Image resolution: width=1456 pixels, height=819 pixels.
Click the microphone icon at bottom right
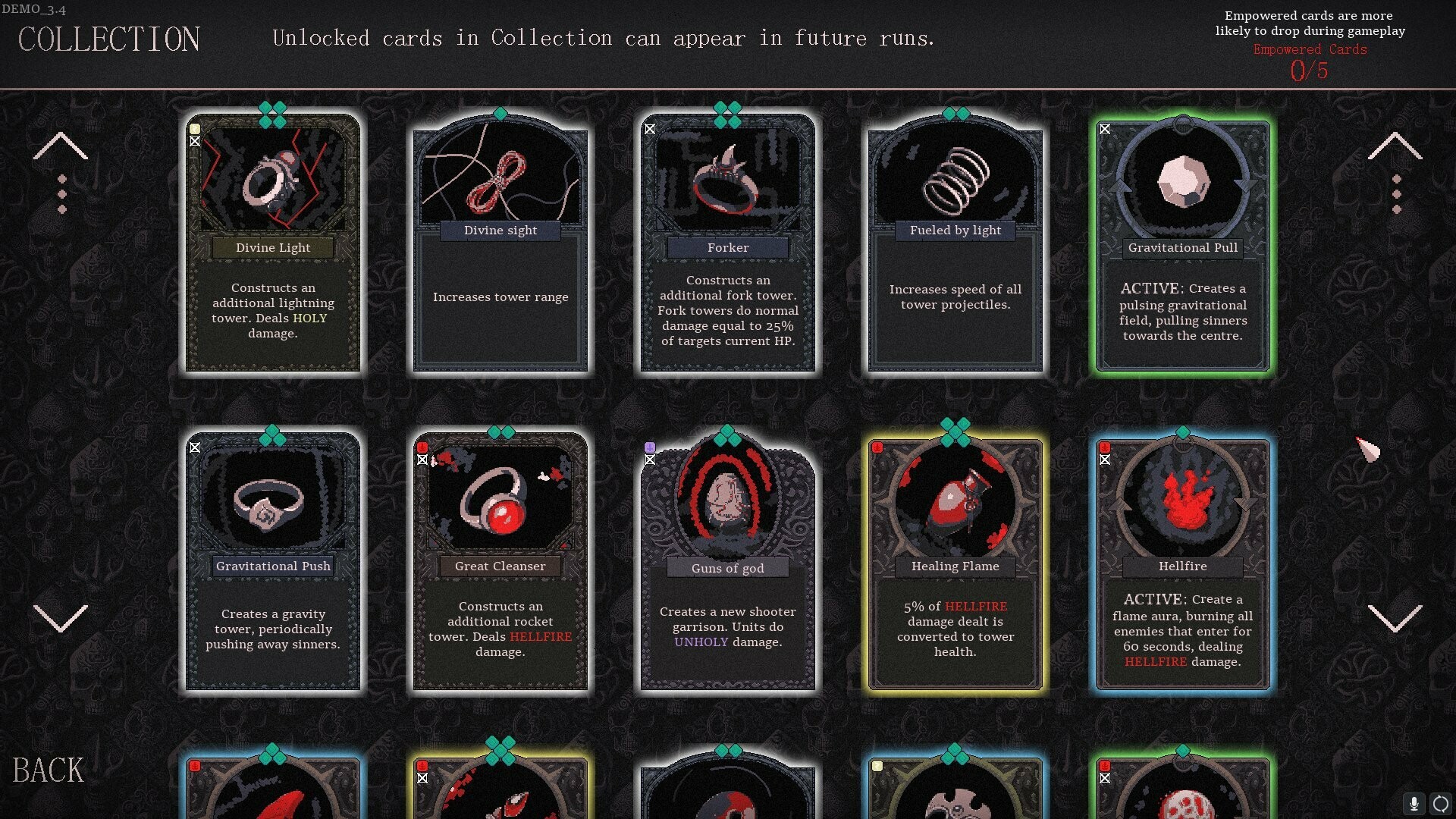[x=1413, y=803]
